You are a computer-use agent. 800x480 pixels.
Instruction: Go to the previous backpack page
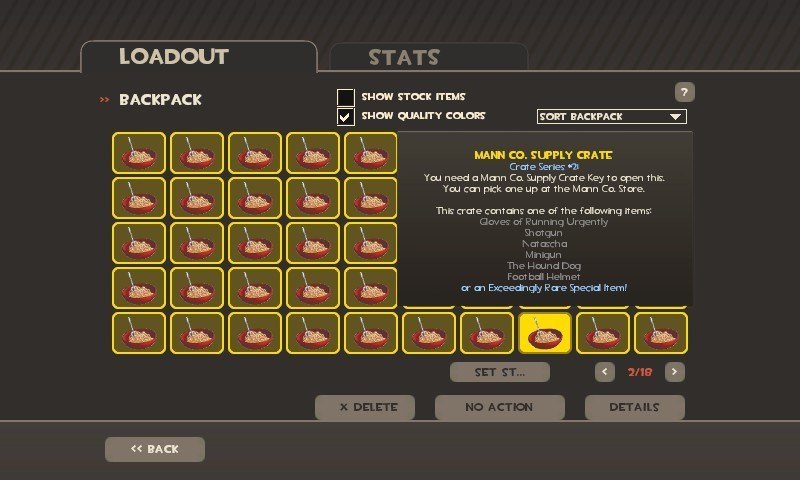(x=605, y=372)
